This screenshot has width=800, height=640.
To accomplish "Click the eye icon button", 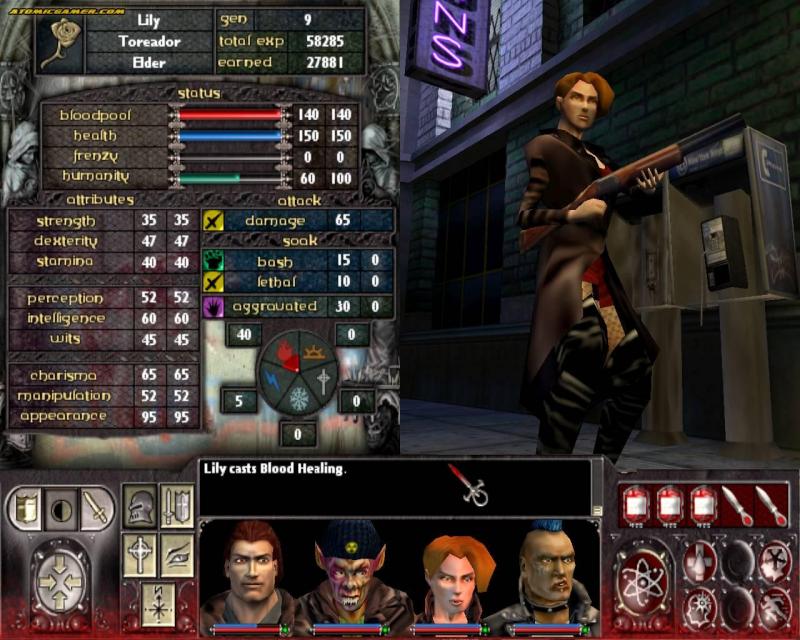I will point(177,554).
